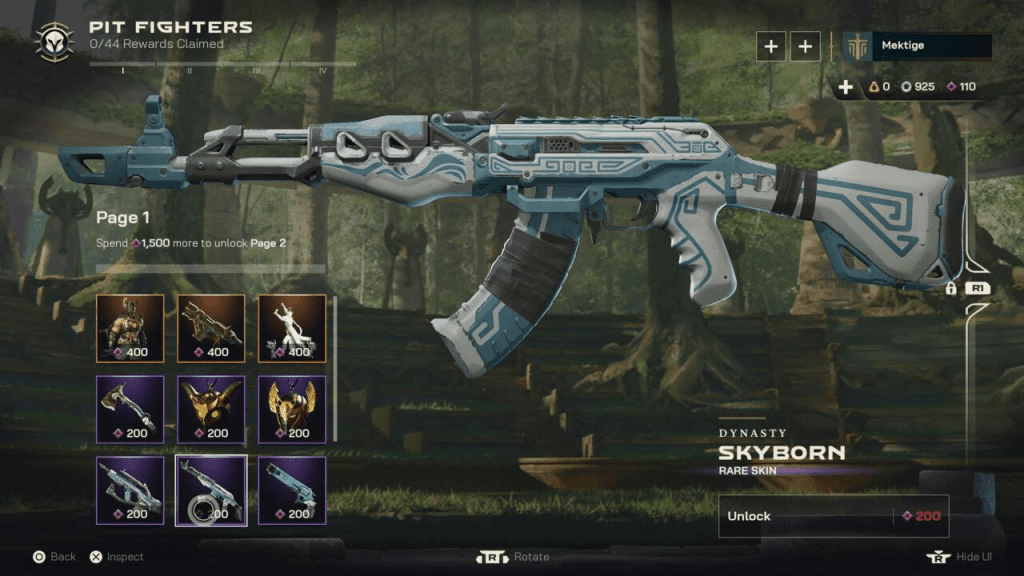Pick the axe reward tile
The image size is (1024, 576).
130,409
